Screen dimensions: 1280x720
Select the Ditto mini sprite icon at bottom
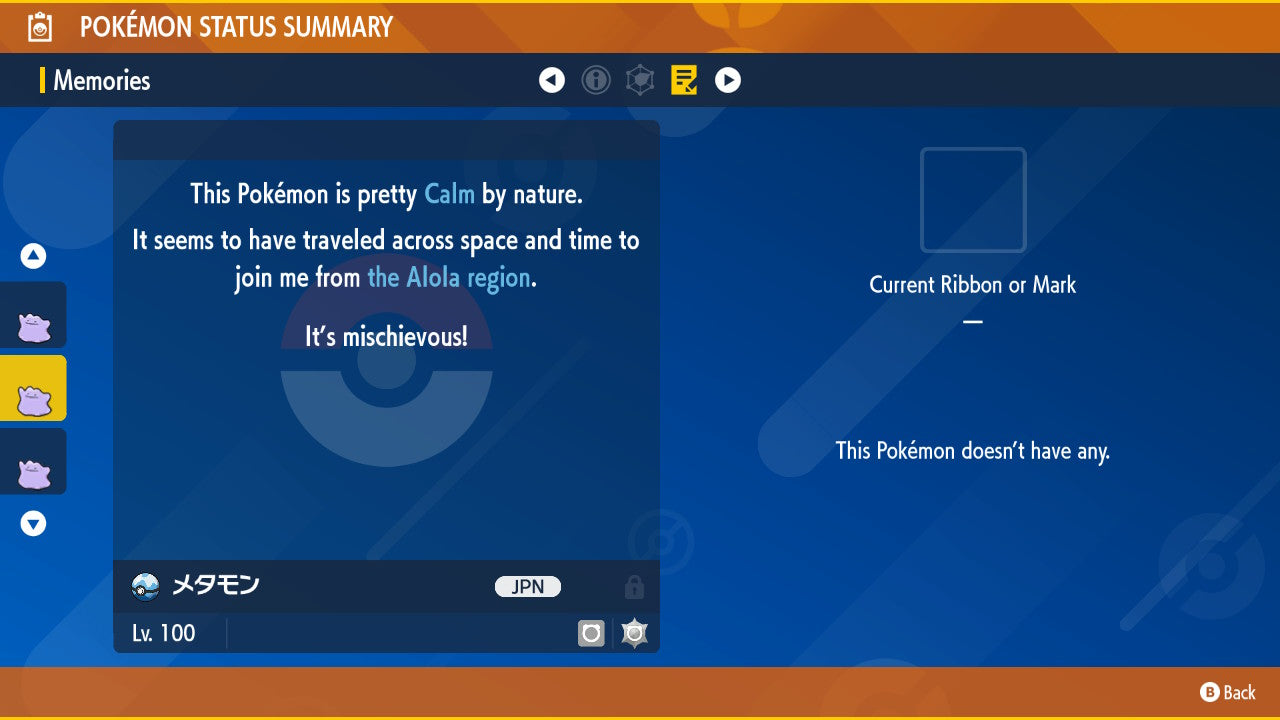[592, 632]
